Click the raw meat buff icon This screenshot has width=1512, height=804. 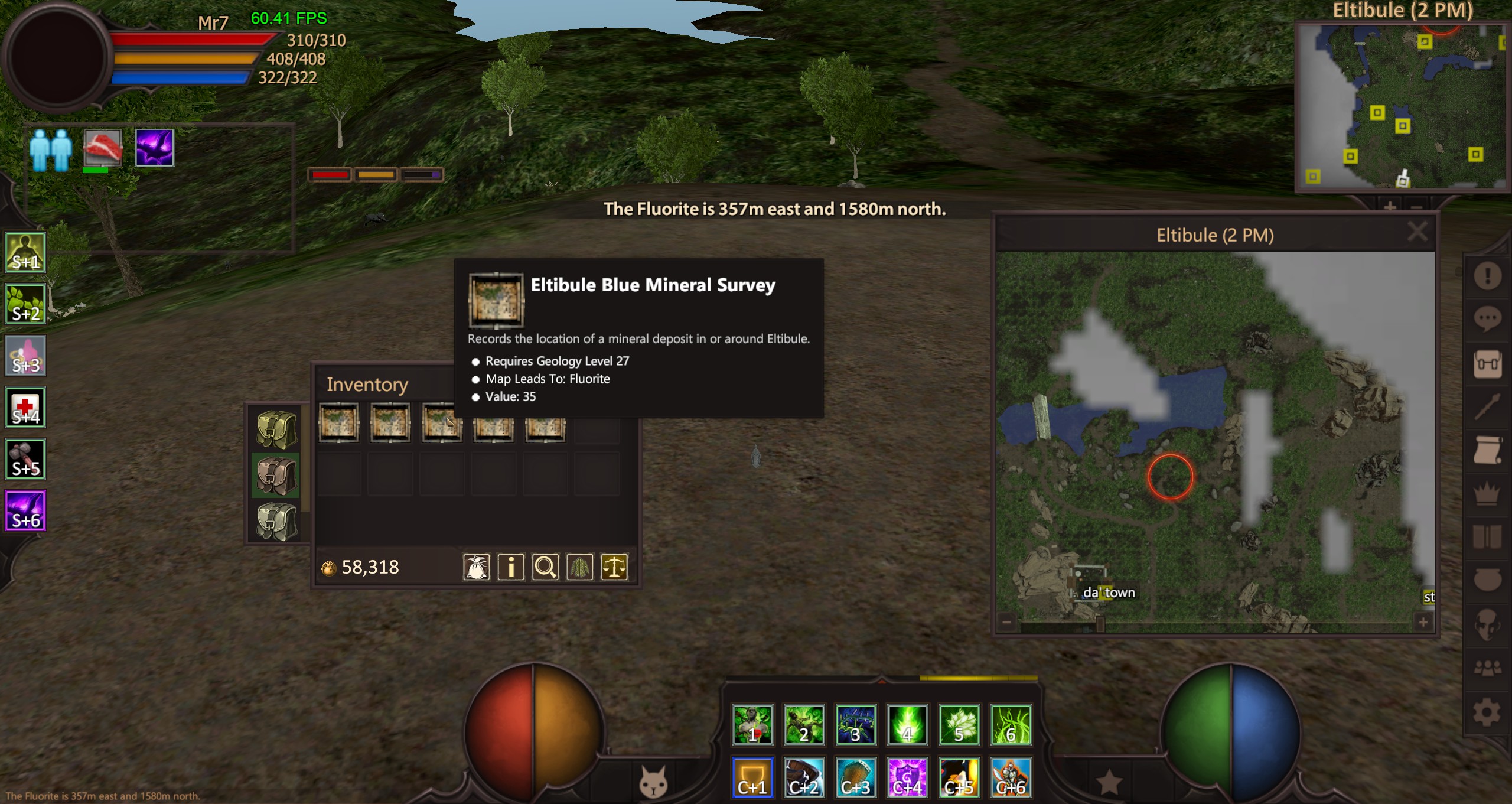click(103, 148)
